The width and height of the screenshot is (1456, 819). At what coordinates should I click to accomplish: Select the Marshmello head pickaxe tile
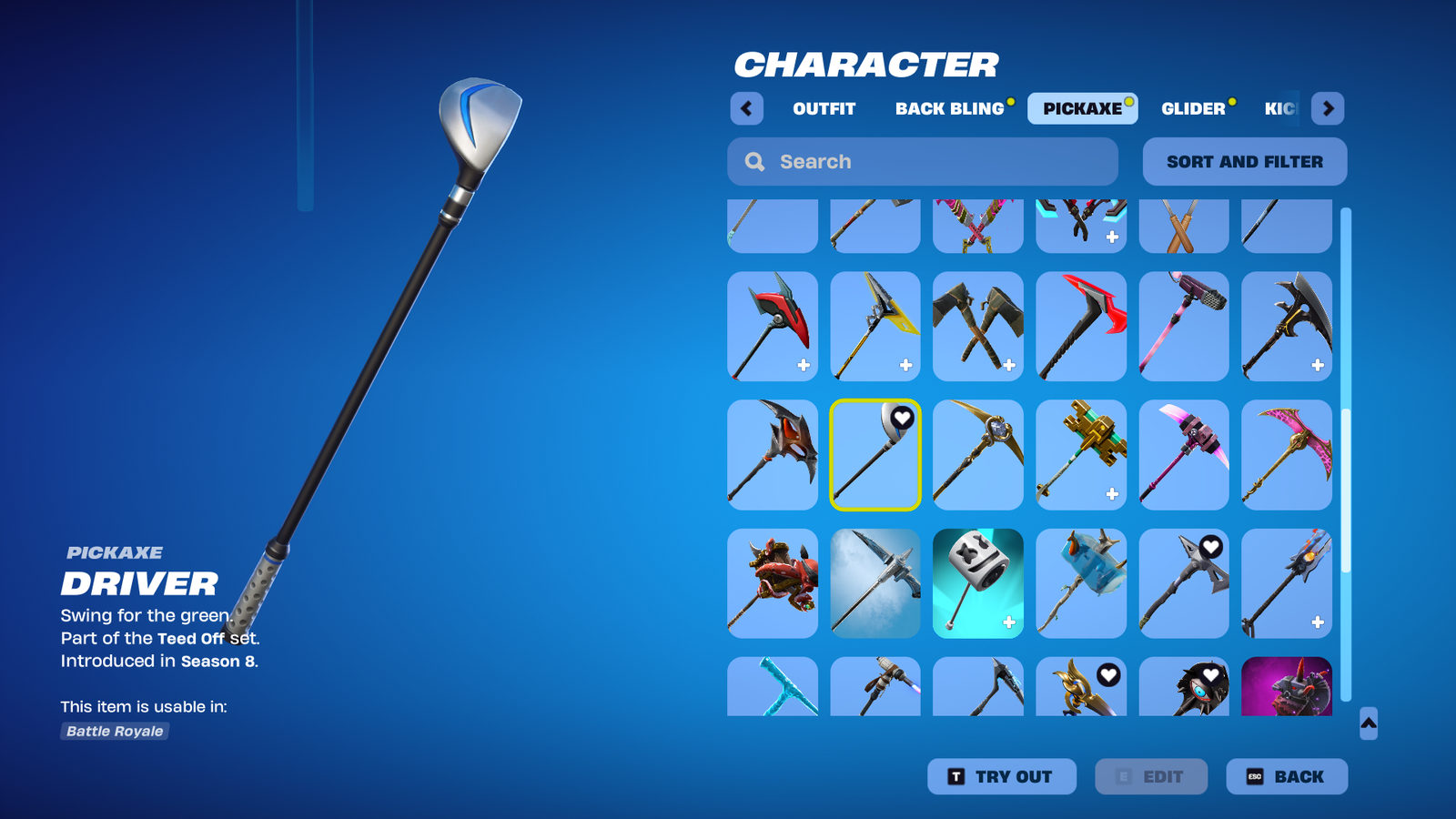977,583
